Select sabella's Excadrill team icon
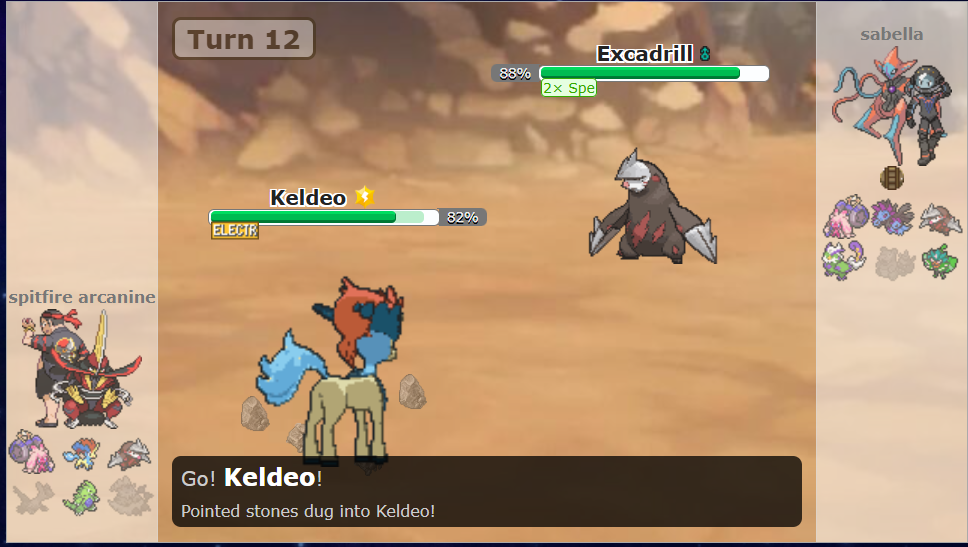This screenshot has width=968, height=547. [x=940, y=216]
